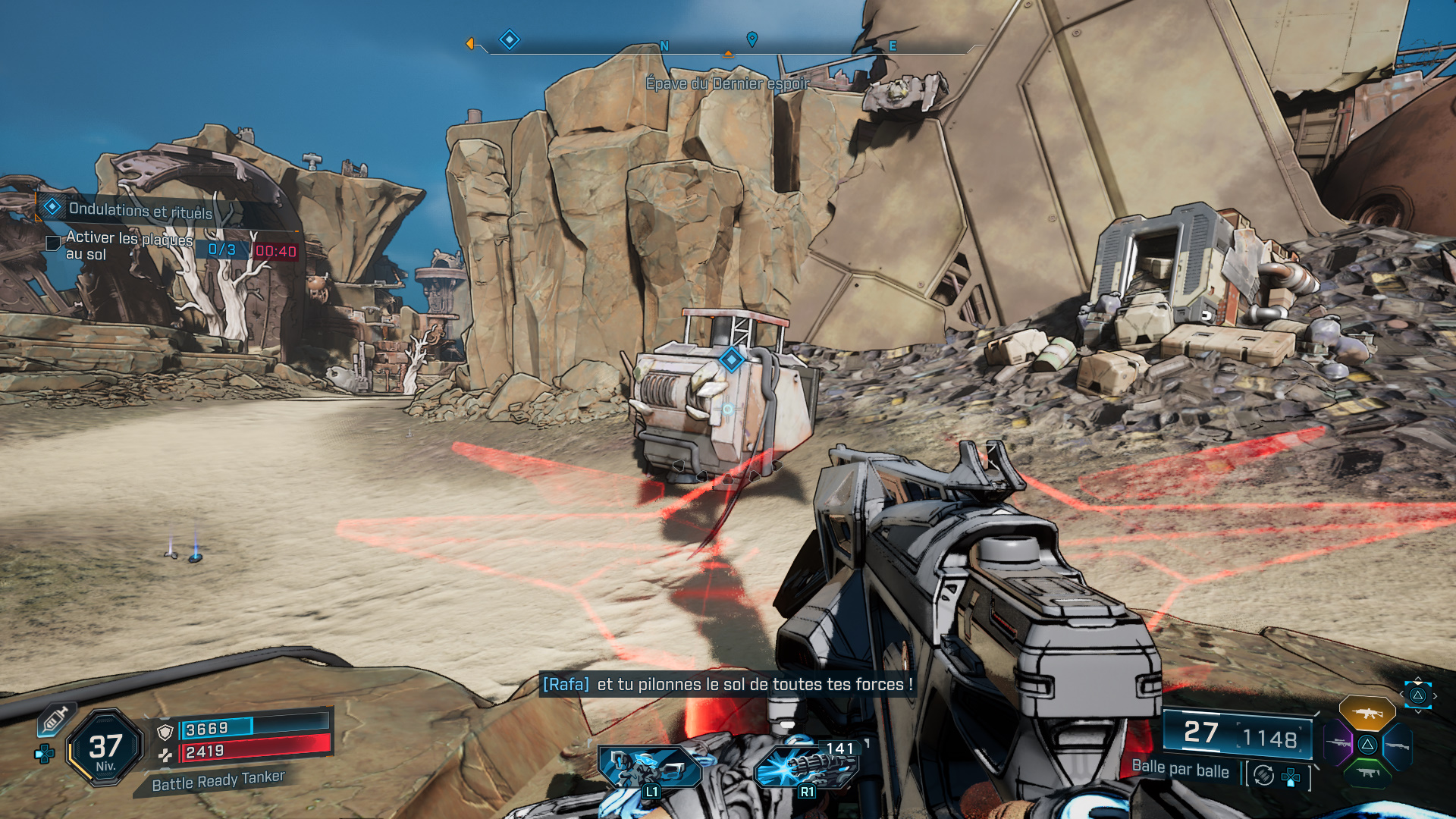1456x819 pixels.
Task: Toggle the ammo fire mode swap icon
Action: pos(1263,775)
